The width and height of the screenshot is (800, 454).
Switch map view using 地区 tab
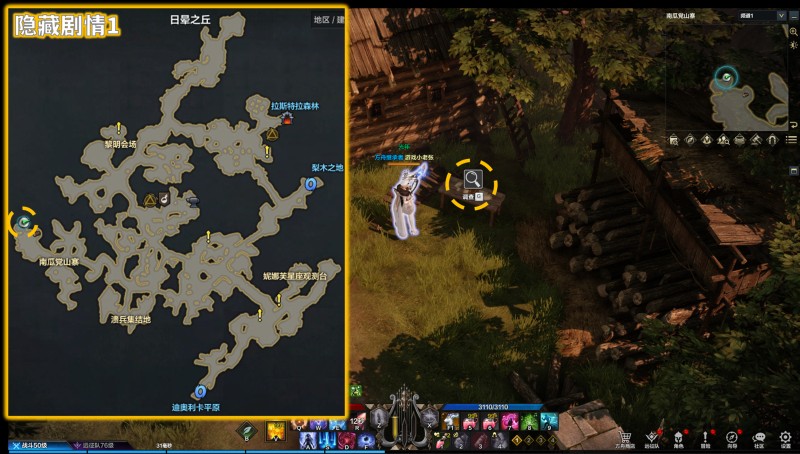(x=322, y=19)
